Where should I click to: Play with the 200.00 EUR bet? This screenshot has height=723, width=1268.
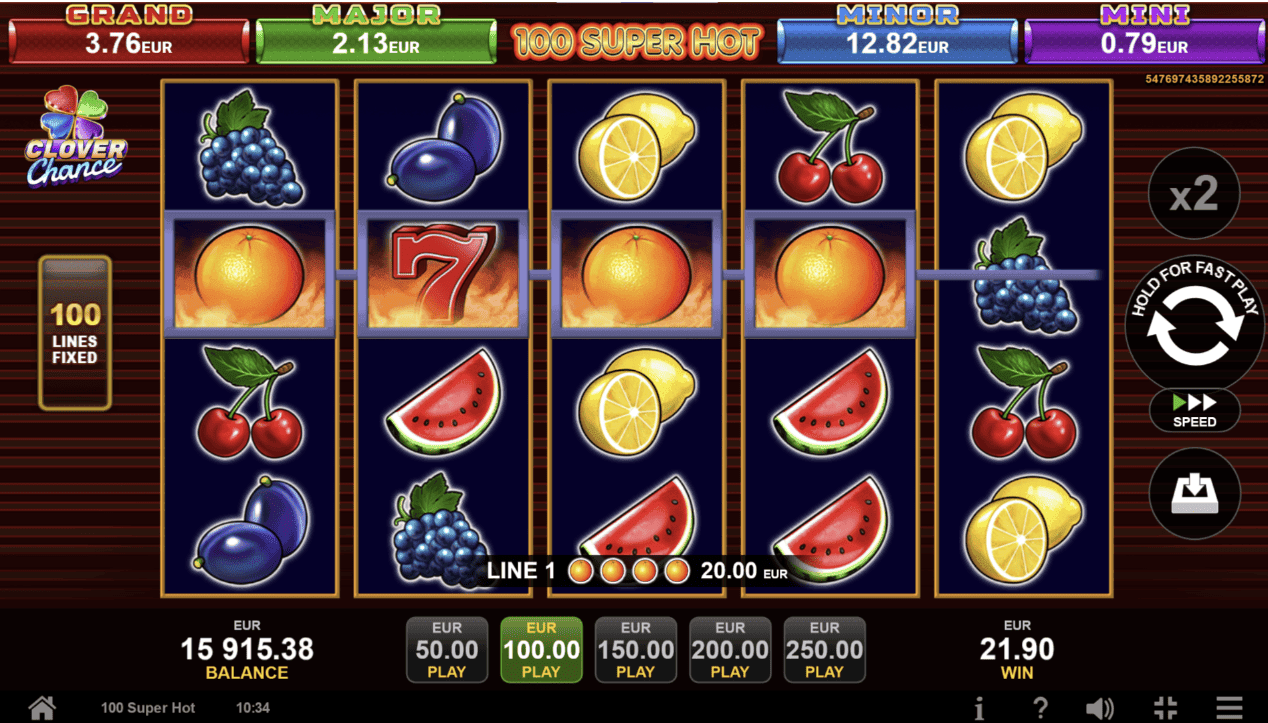730,649
